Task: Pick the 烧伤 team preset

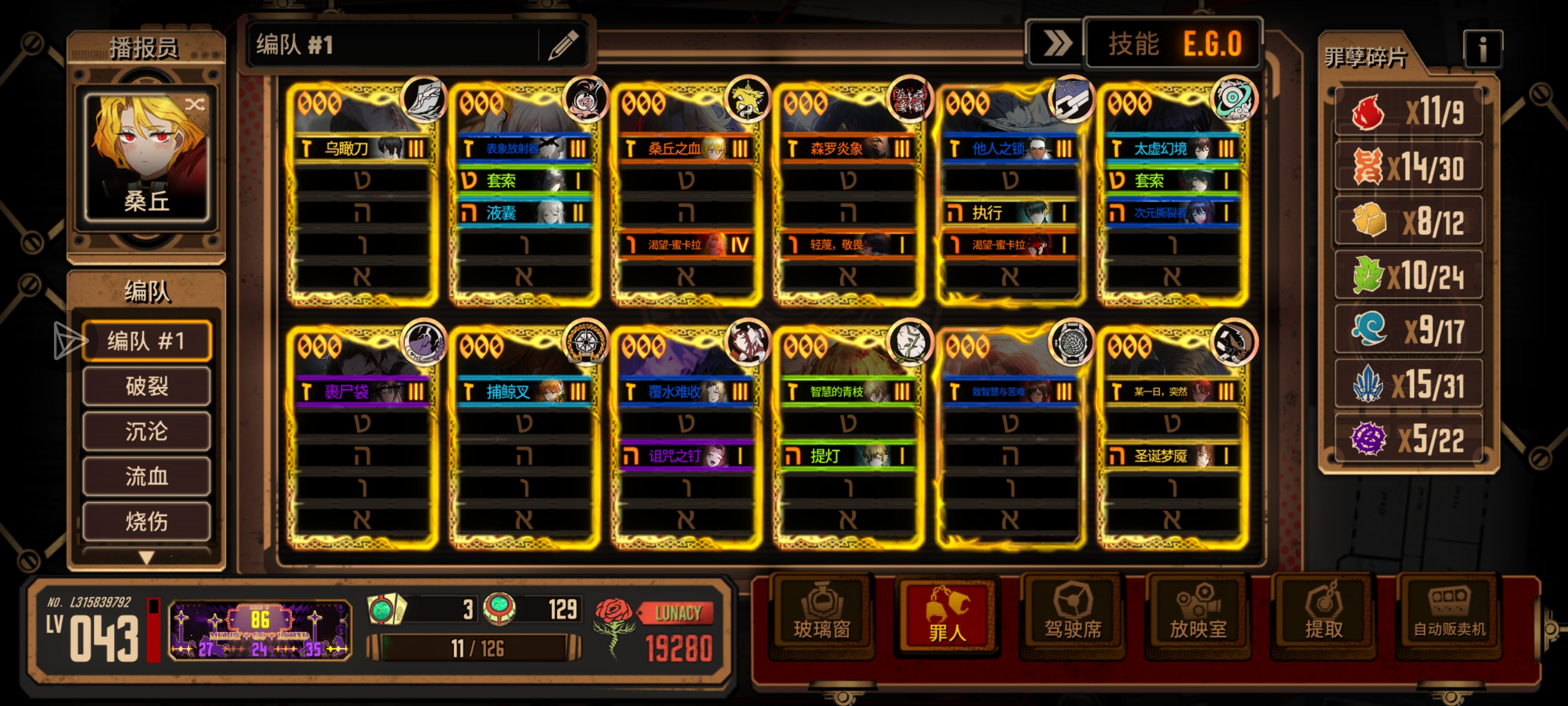Action: [x=147, y=522]
